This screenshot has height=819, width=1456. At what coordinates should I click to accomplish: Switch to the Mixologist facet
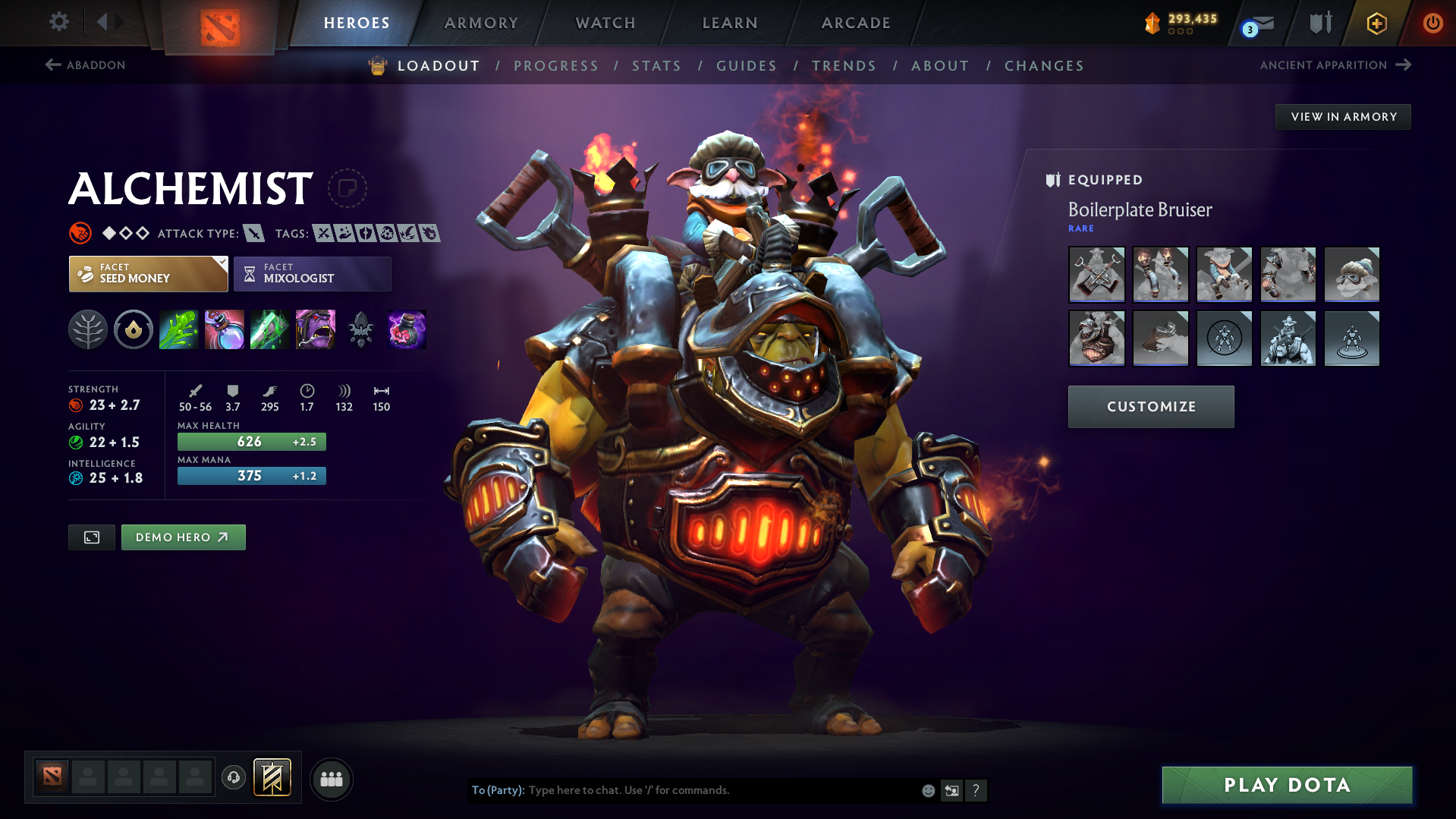(312, 274)
